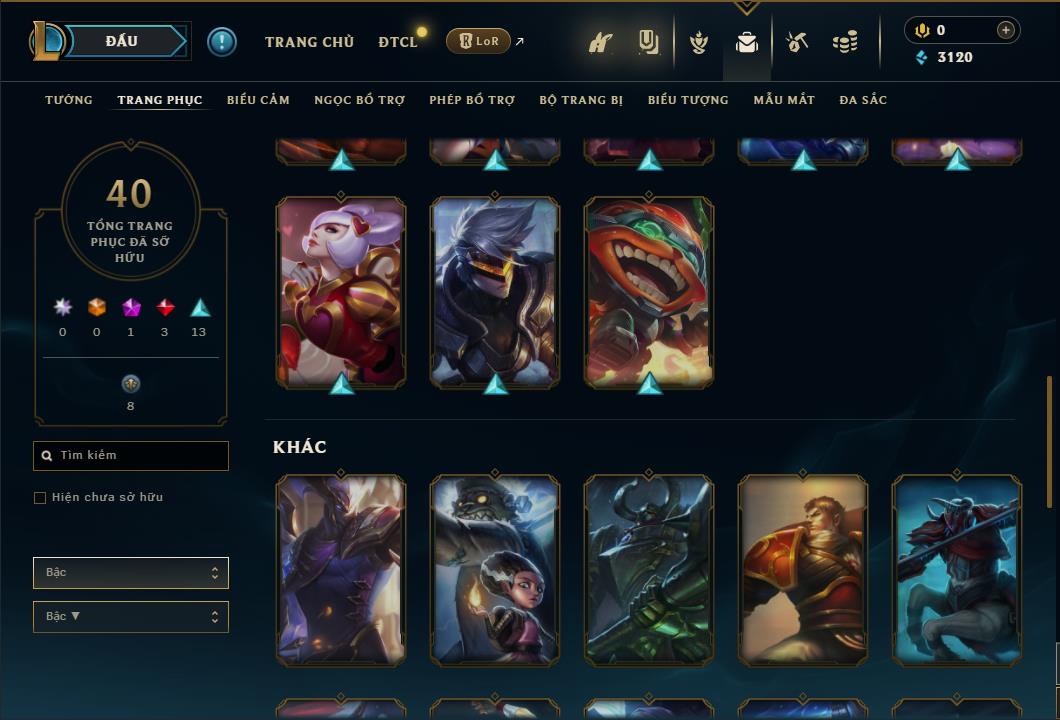Launch the LoR link

(x=479, y=41)
